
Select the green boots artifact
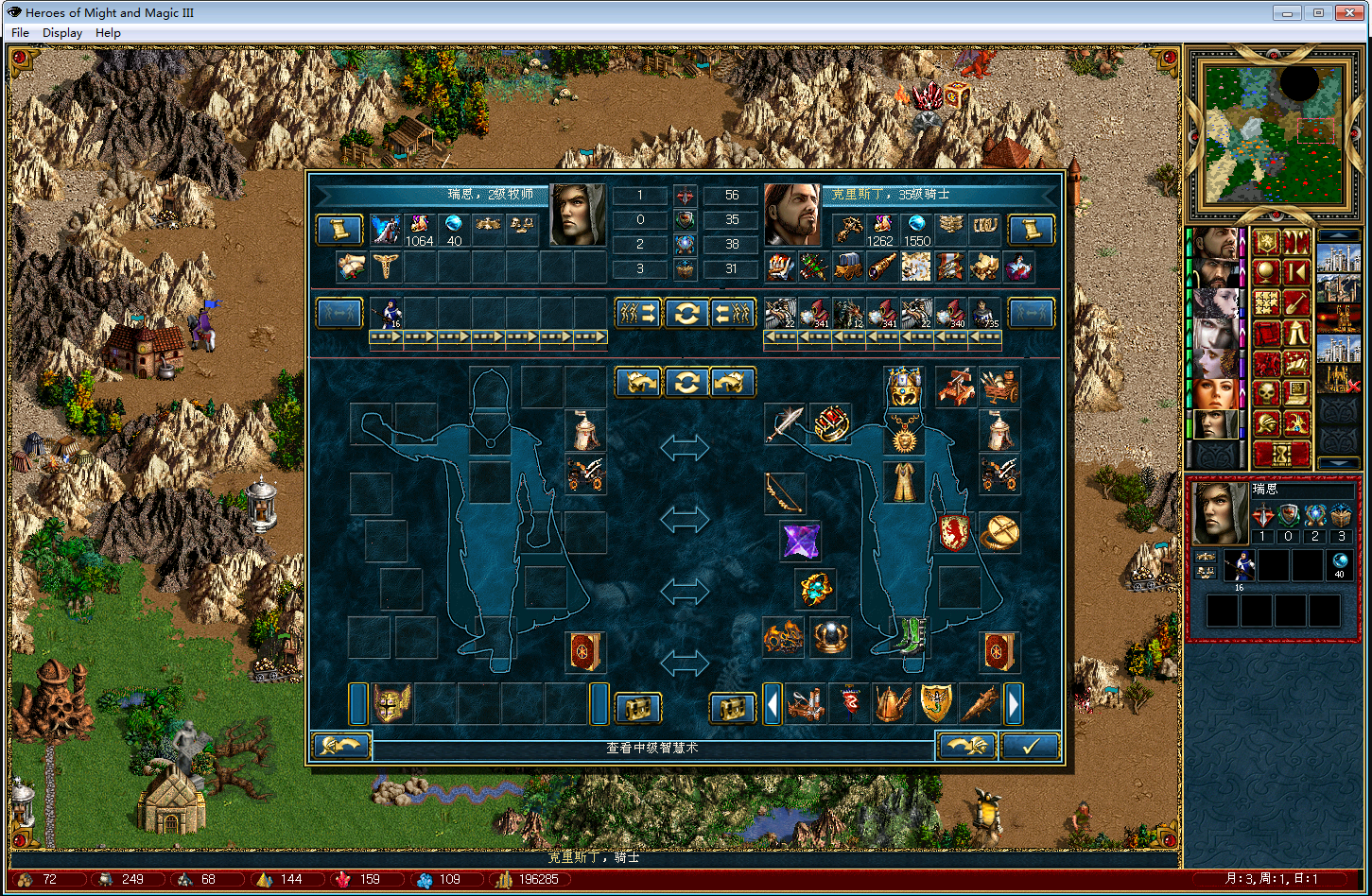point(904,637)
